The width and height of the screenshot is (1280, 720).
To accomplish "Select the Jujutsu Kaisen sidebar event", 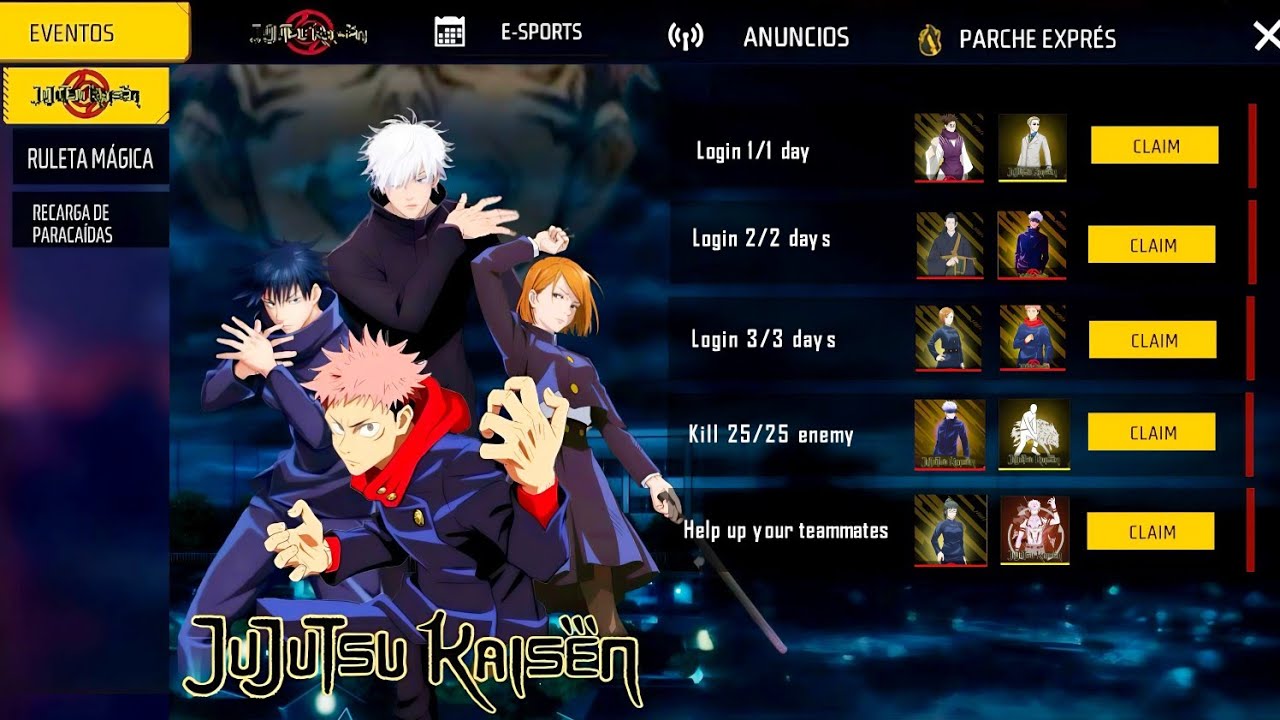I will coord(87,95).
